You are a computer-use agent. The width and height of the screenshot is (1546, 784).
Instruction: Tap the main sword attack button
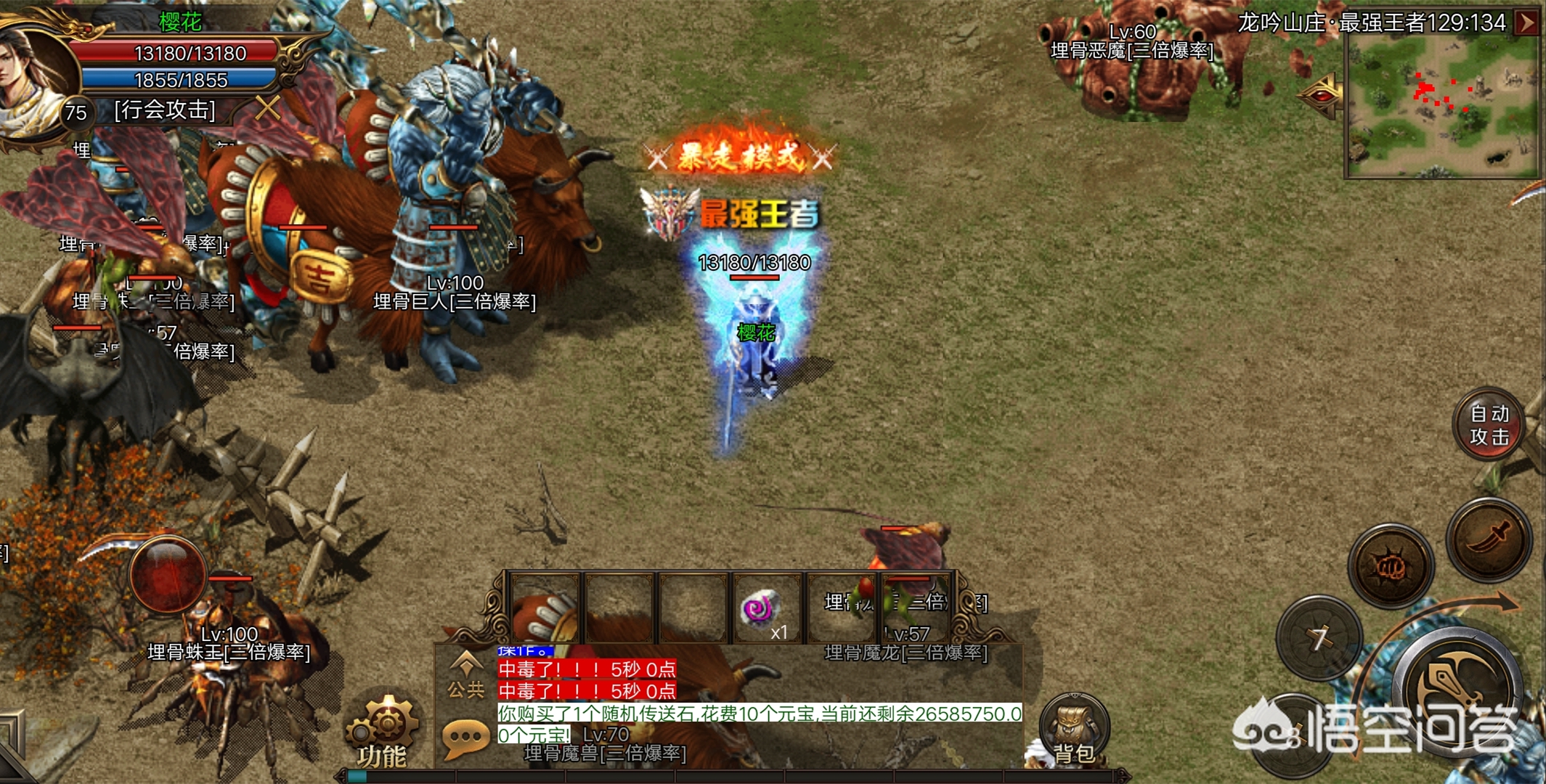pos(1460,690)
